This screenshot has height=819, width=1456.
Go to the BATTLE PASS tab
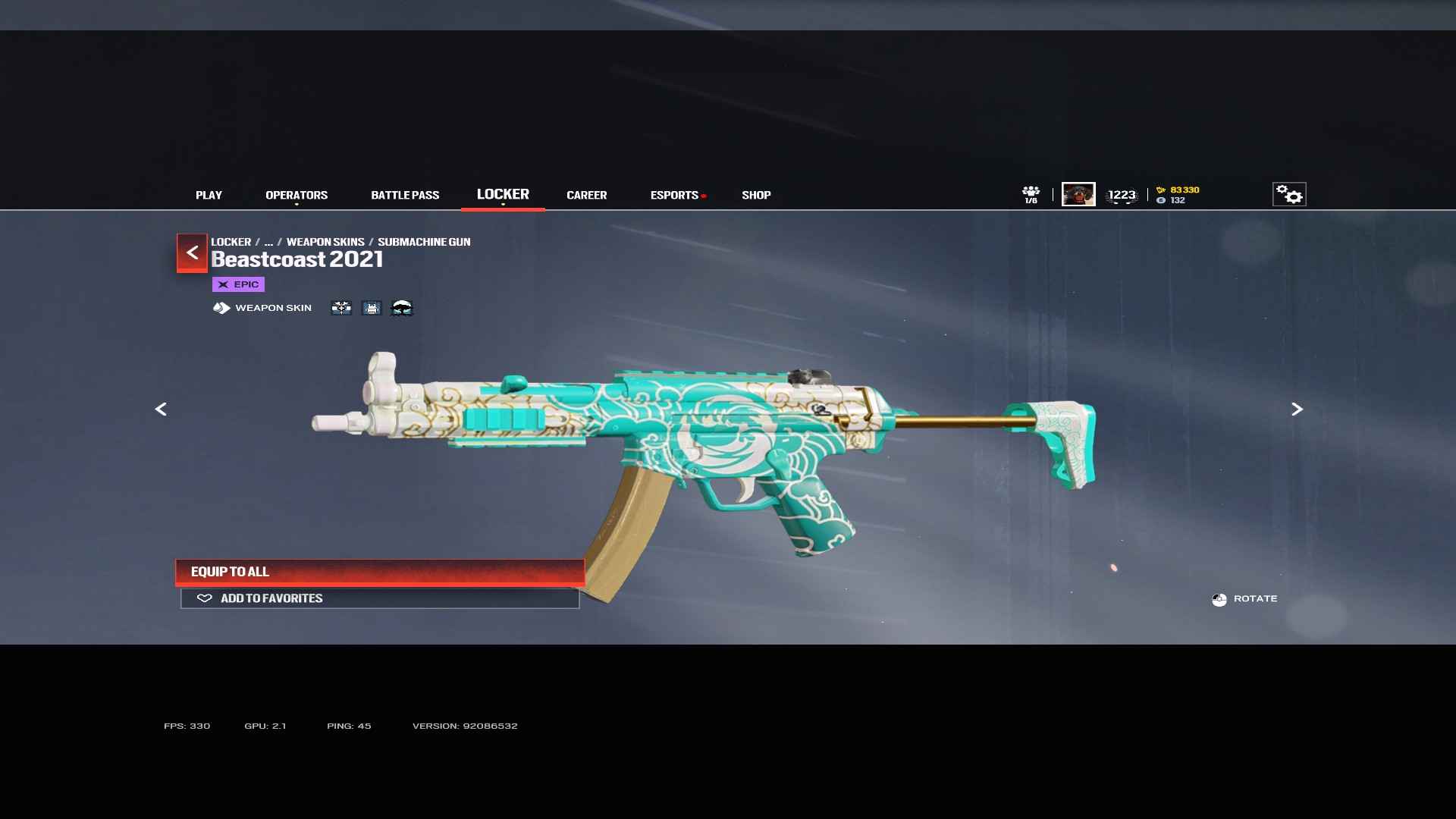coord(405,195)
